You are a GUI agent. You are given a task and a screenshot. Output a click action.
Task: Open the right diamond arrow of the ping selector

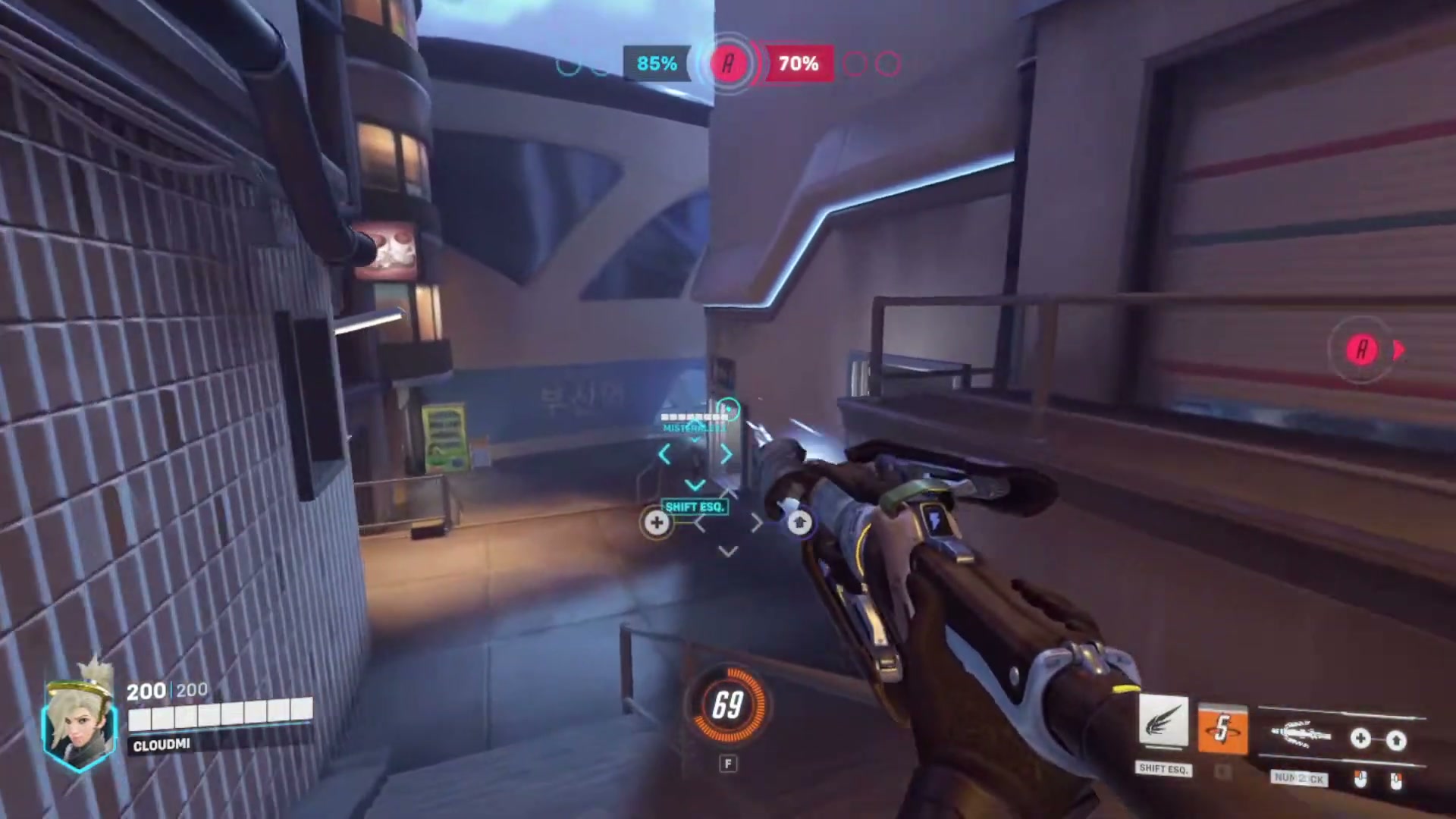757,522
